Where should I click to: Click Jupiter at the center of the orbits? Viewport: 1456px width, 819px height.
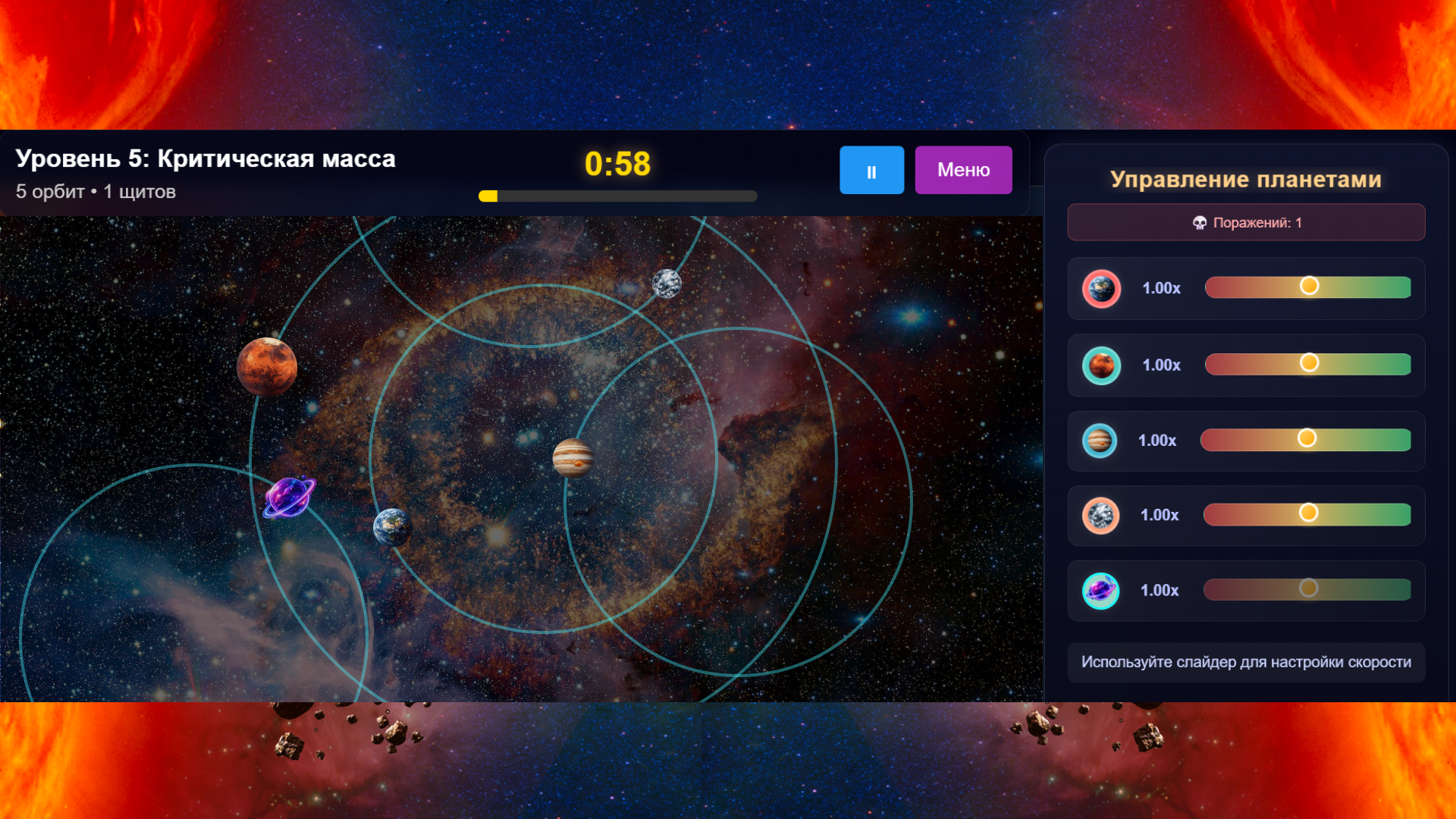point(574,459)
